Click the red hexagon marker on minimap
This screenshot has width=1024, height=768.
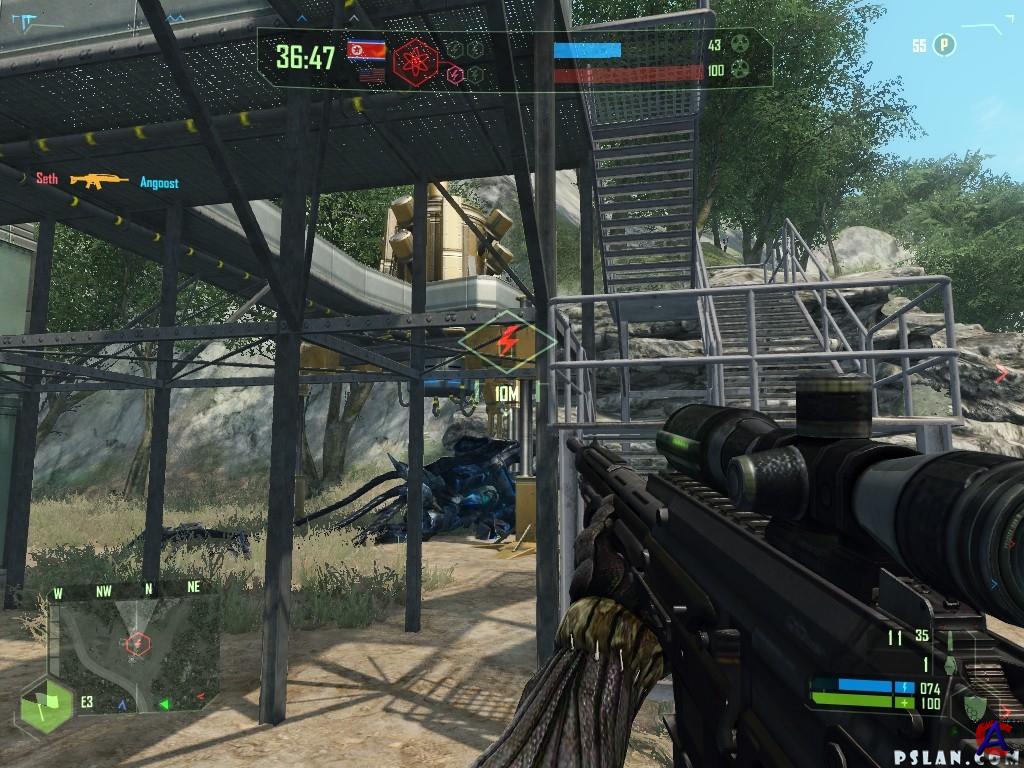[x=136, y=643]
